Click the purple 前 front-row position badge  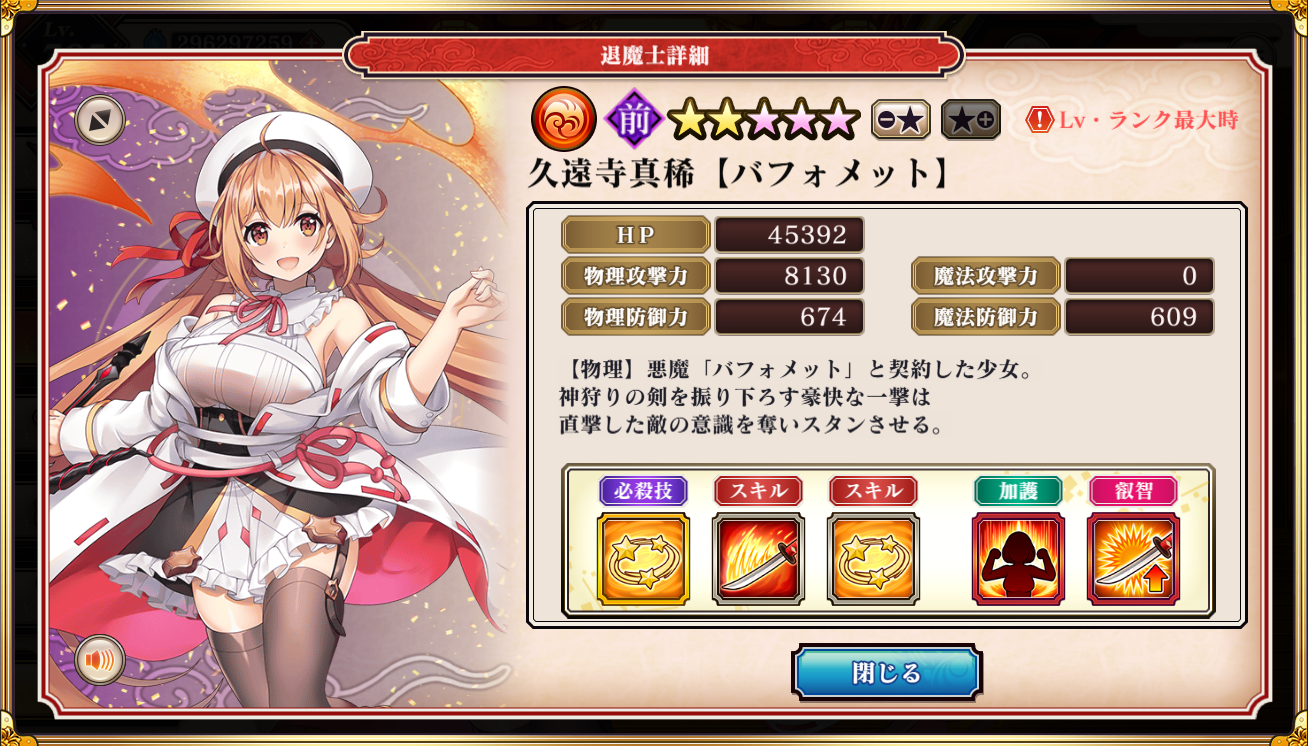tap(635, 120)
